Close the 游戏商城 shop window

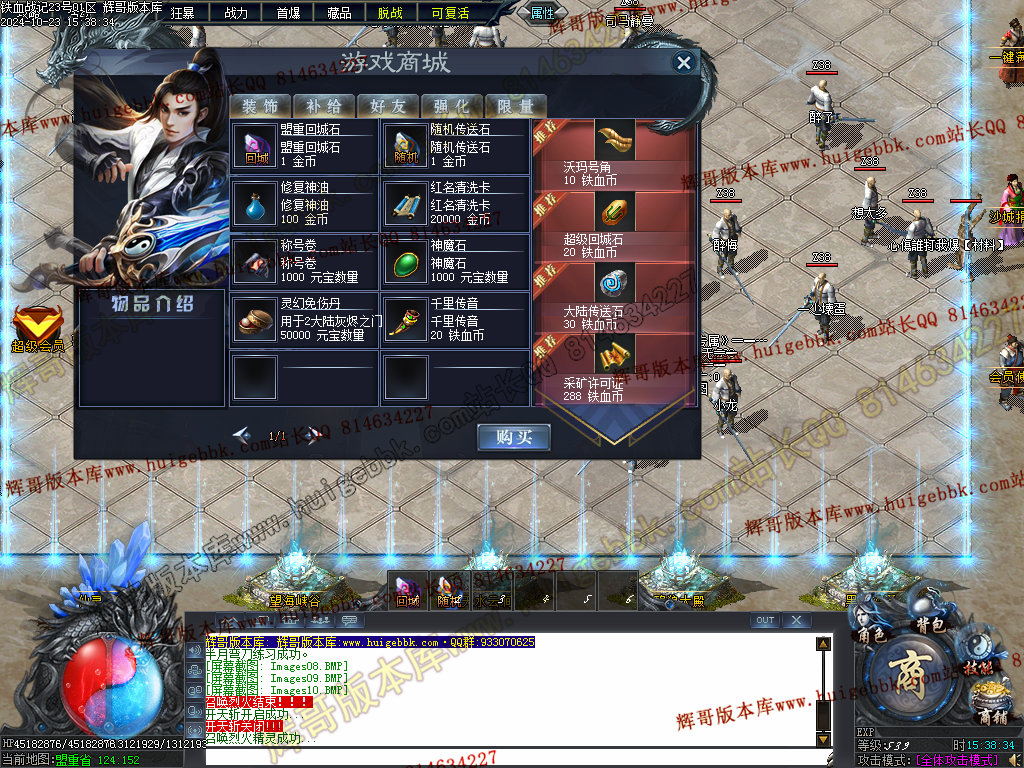(x=684, y=63)
